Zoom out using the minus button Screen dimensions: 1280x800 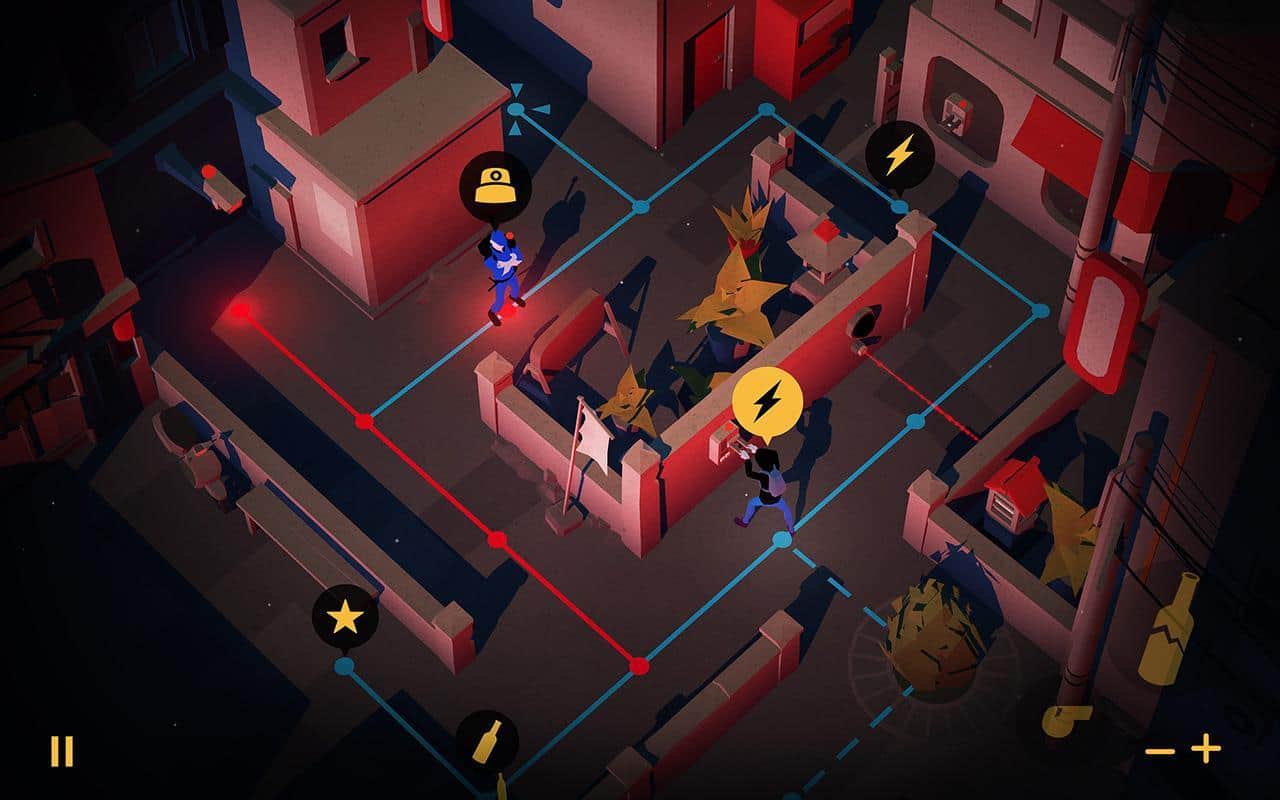coord(1160,750)
